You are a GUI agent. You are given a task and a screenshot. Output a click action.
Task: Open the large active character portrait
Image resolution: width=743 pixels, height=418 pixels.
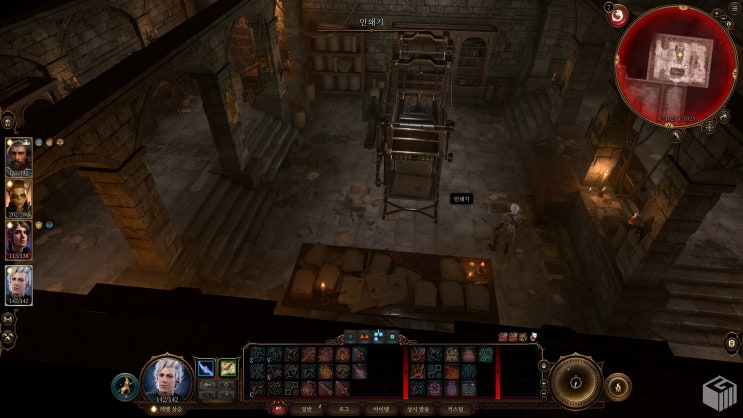pos(167,378)
